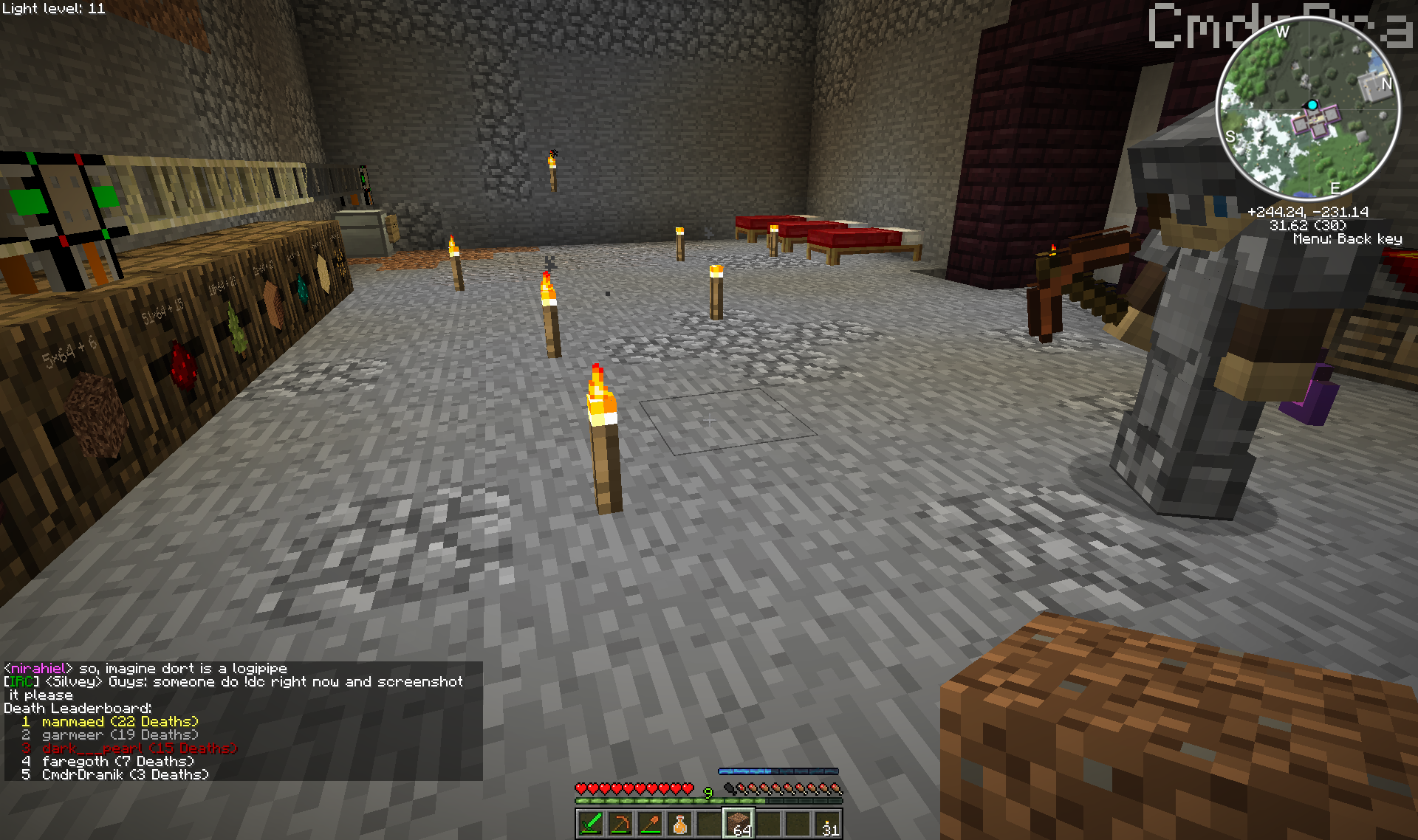The width and height of the screenshot is (1418, 840).
Task: Select the orange potion bottle slot
Action: point(679,824)
